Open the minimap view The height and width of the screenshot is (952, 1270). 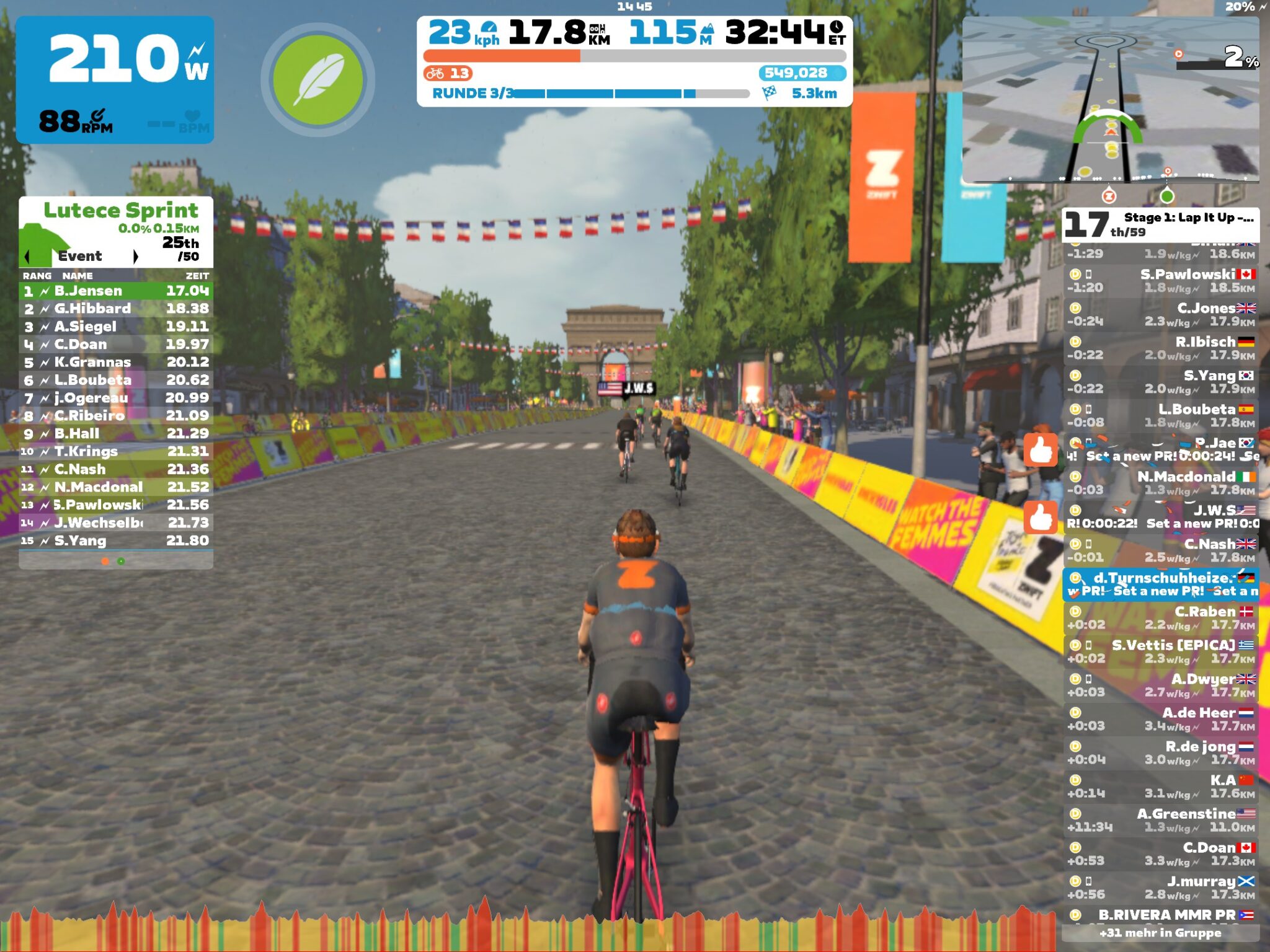tap(1110, 99)
